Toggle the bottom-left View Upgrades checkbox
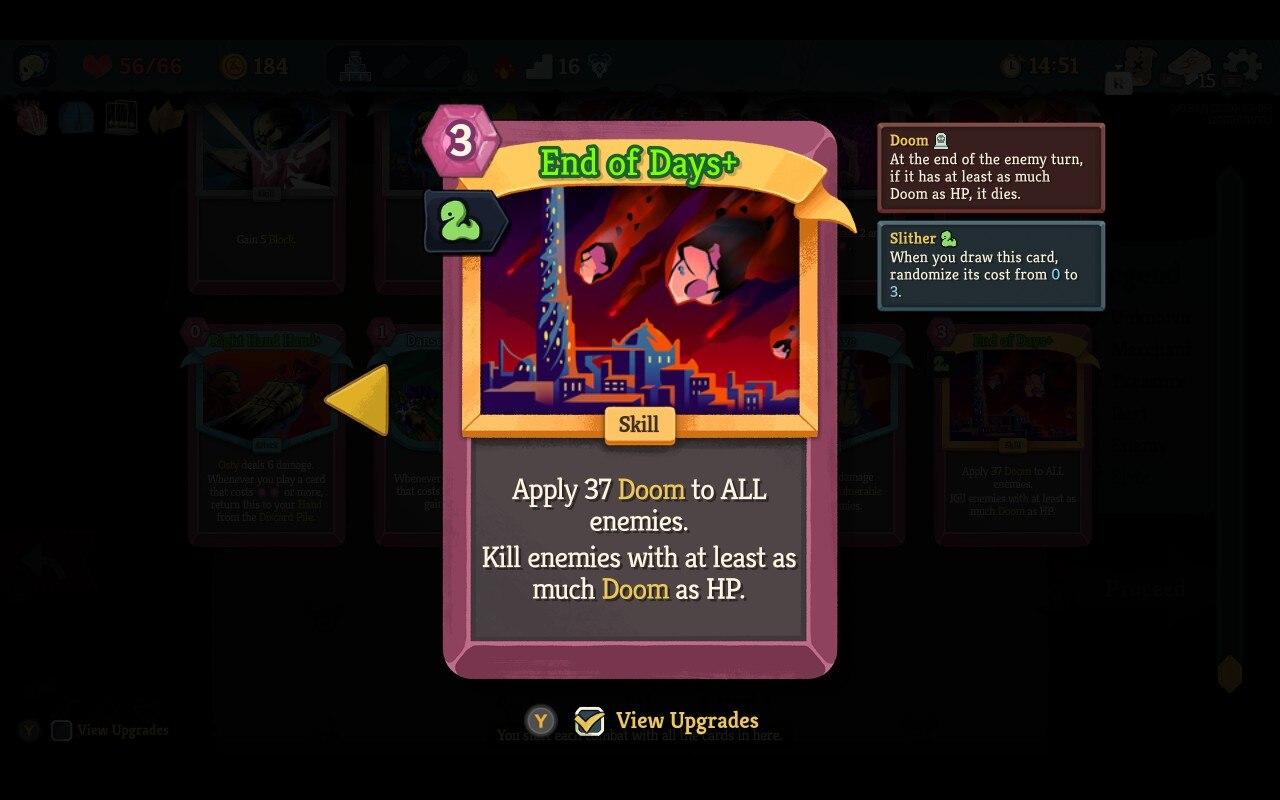Viewport: 1280px width, 800px height. click(x=62, y=730)
